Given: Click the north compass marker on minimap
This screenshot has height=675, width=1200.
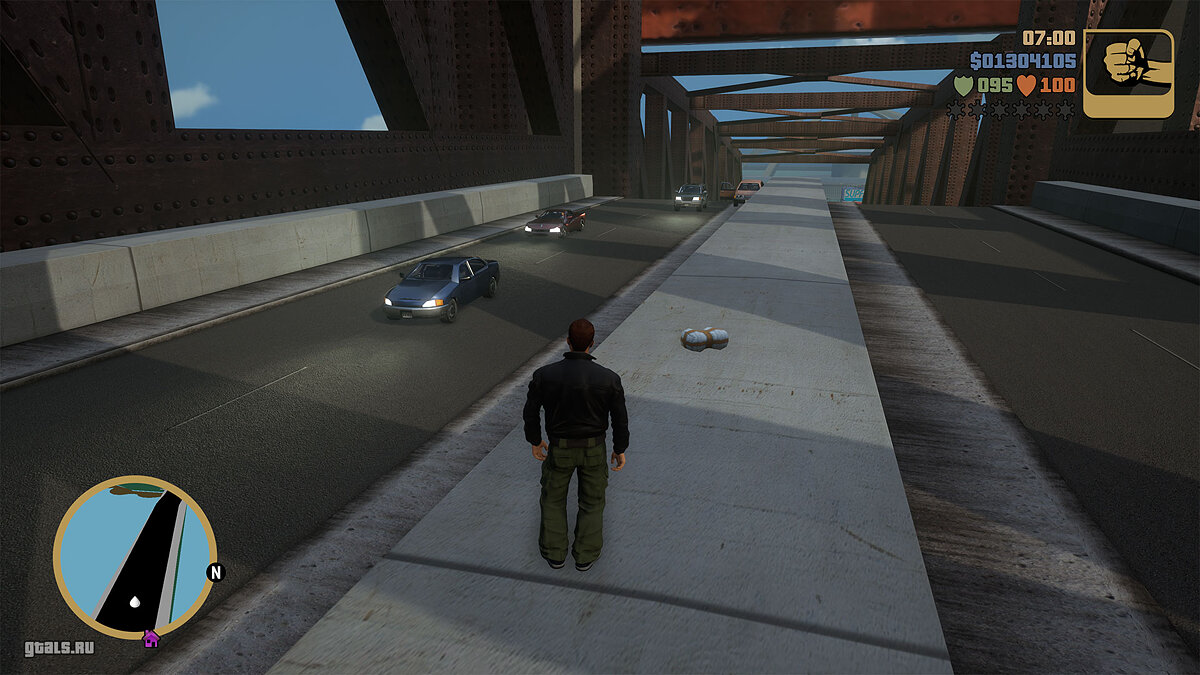Looking at the screenshot, I should [x=215, y=572].
